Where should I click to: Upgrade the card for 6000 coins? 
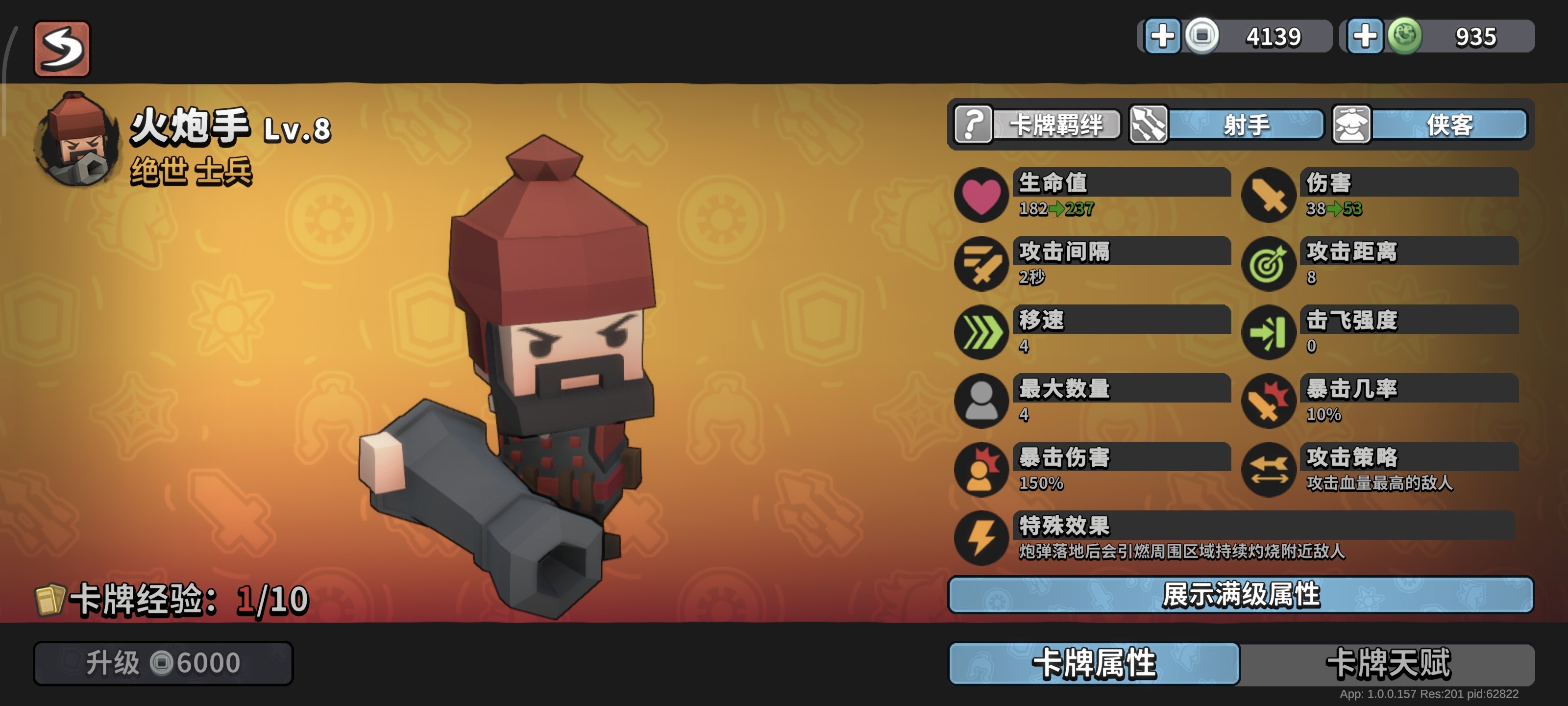(163, 663)
